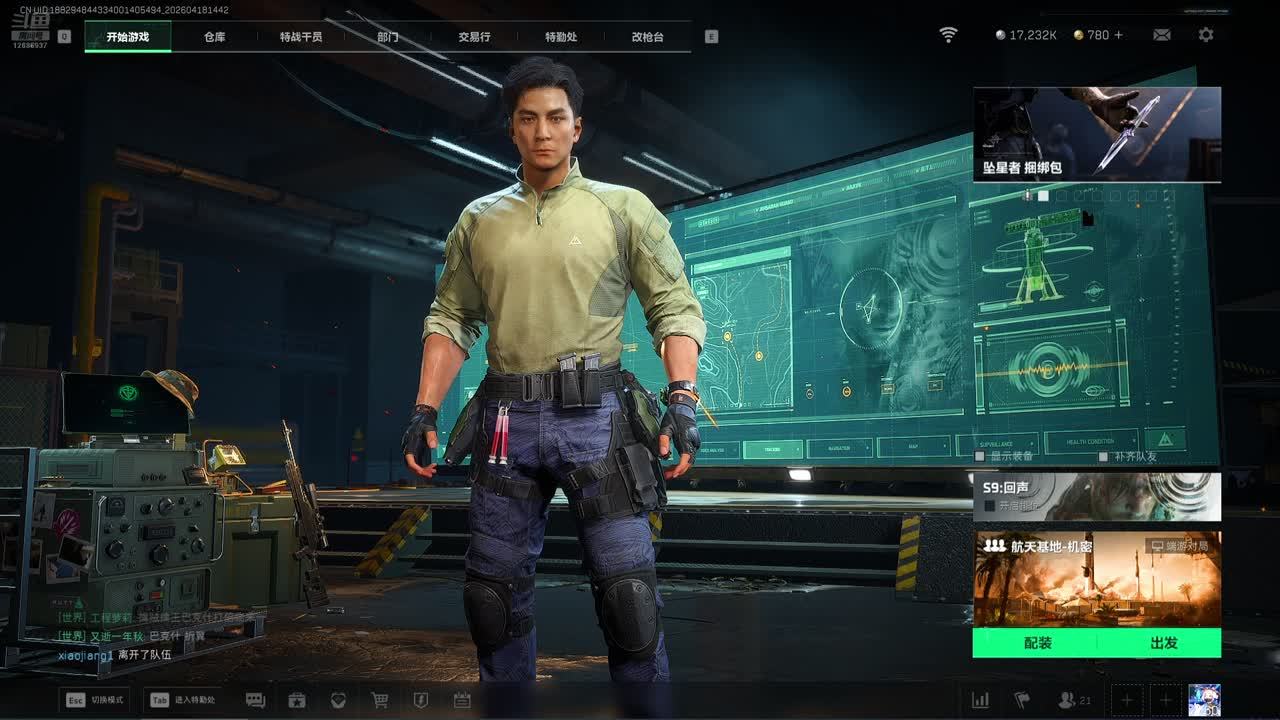Open the 特战干员 operators tab
Image resolution: width=1280 pixels, height=720 pixels.
tap(301, 37)
